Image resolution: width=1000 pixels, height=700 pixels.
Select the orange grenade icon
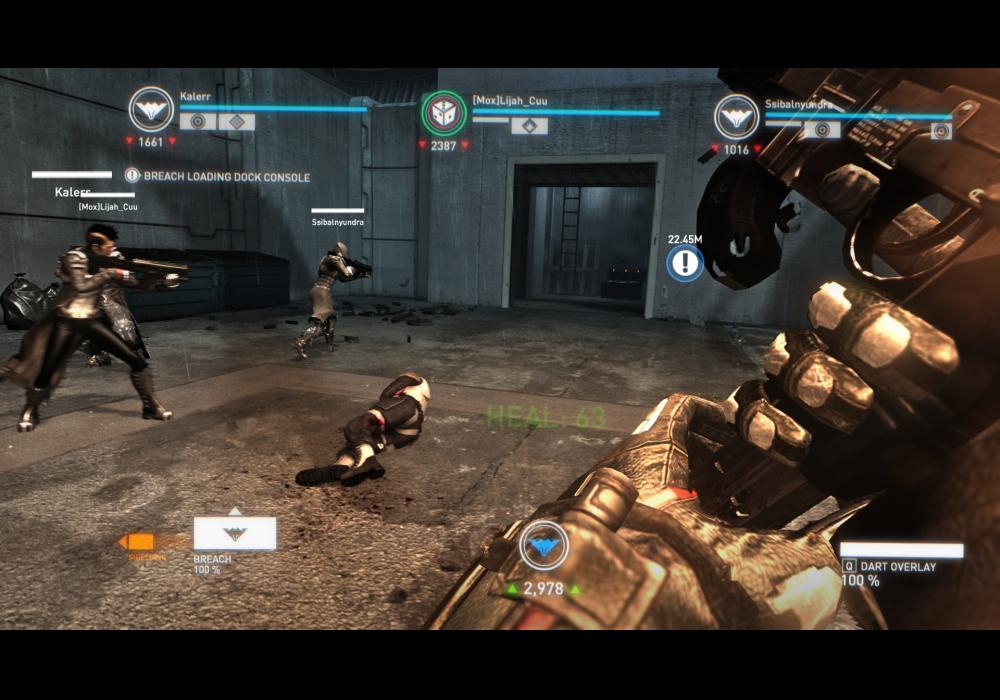pos(137,542)
